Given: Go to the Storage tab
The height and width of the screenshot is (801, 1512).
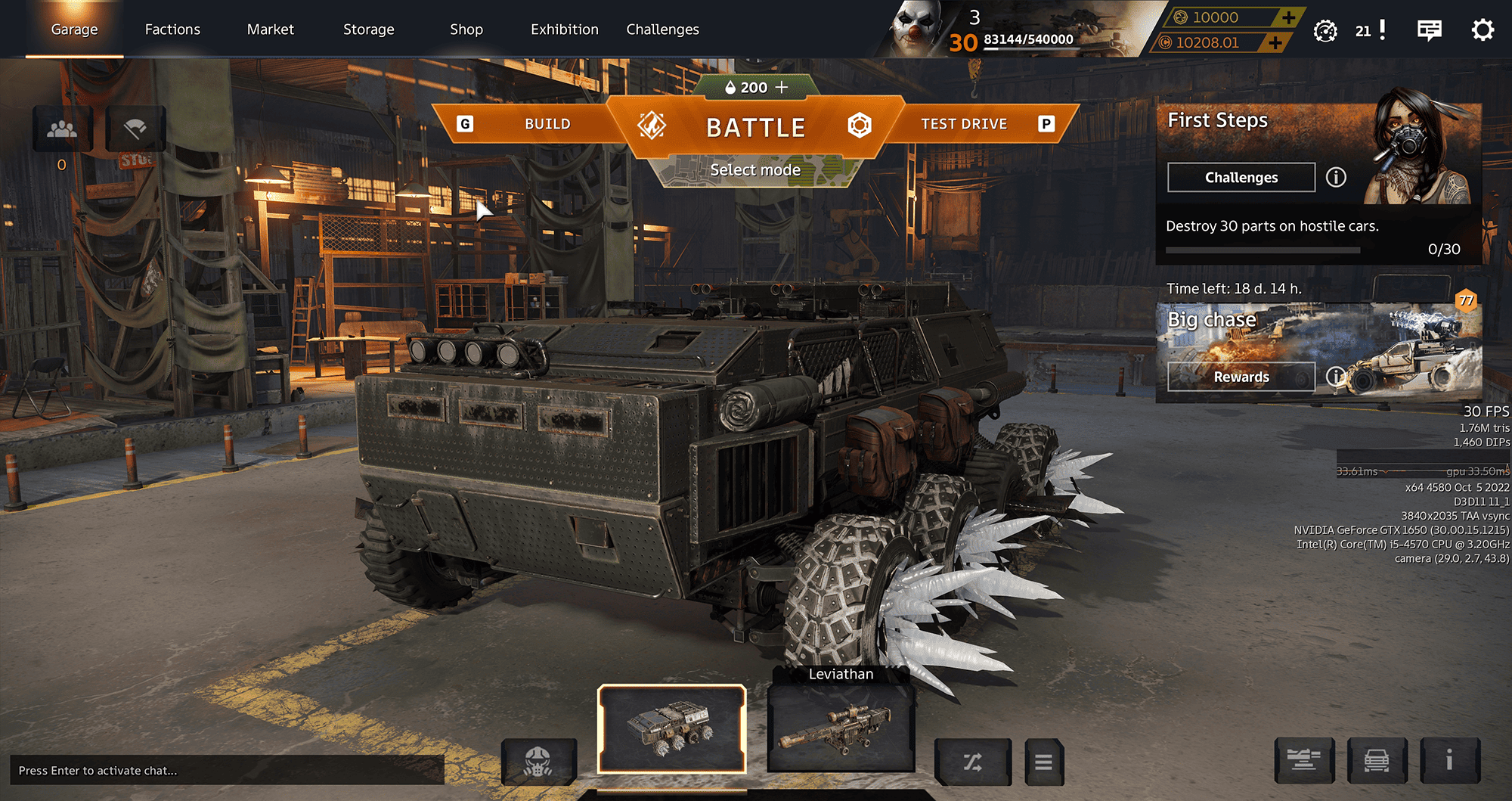Looking at the screenshot, I should (x=368, y=29).
